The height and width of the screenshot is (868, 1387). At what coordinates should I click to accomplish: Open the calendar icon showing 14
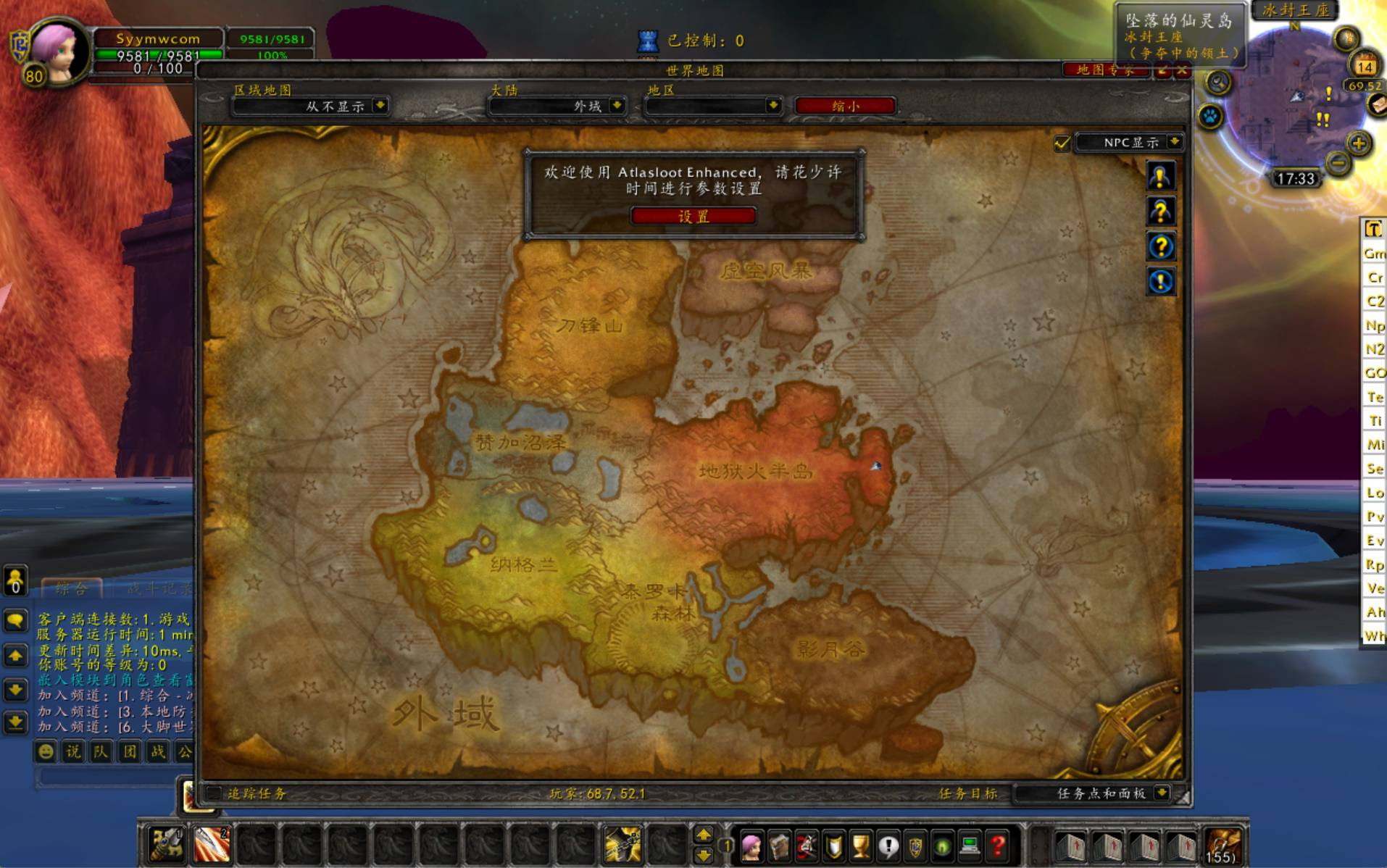tap(1365, 66)
